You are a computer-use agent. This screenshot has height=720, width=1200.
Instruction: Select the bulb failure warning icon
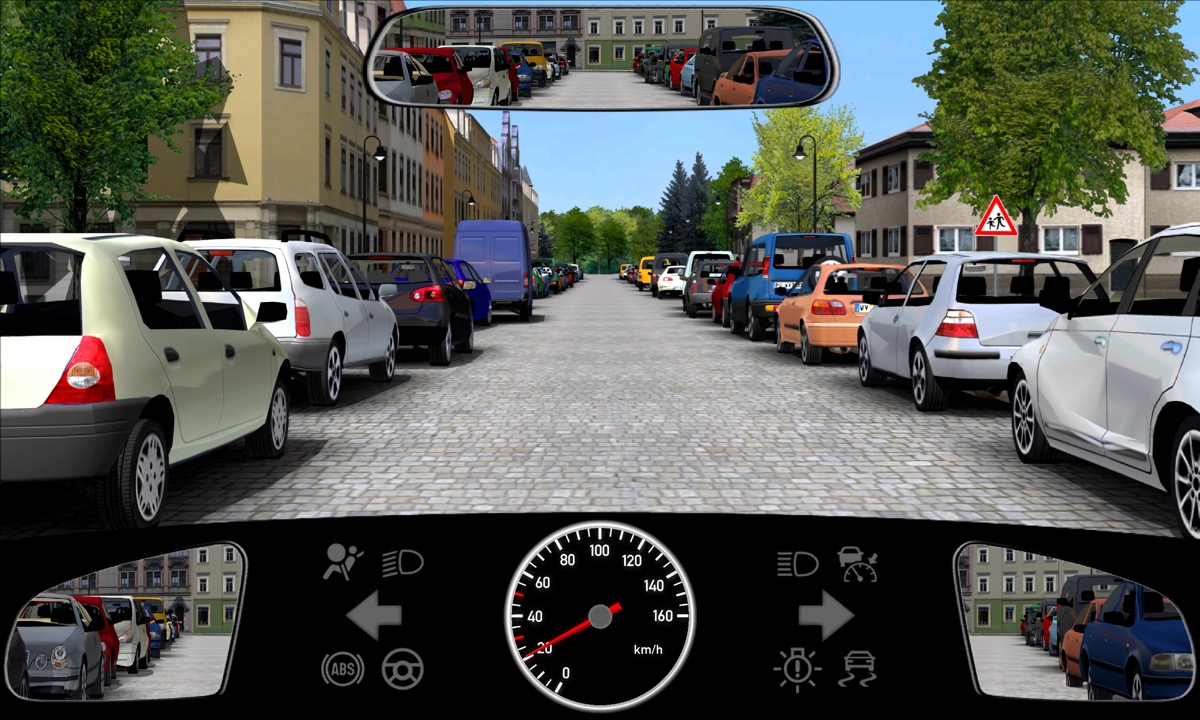[x=797, y=668]
